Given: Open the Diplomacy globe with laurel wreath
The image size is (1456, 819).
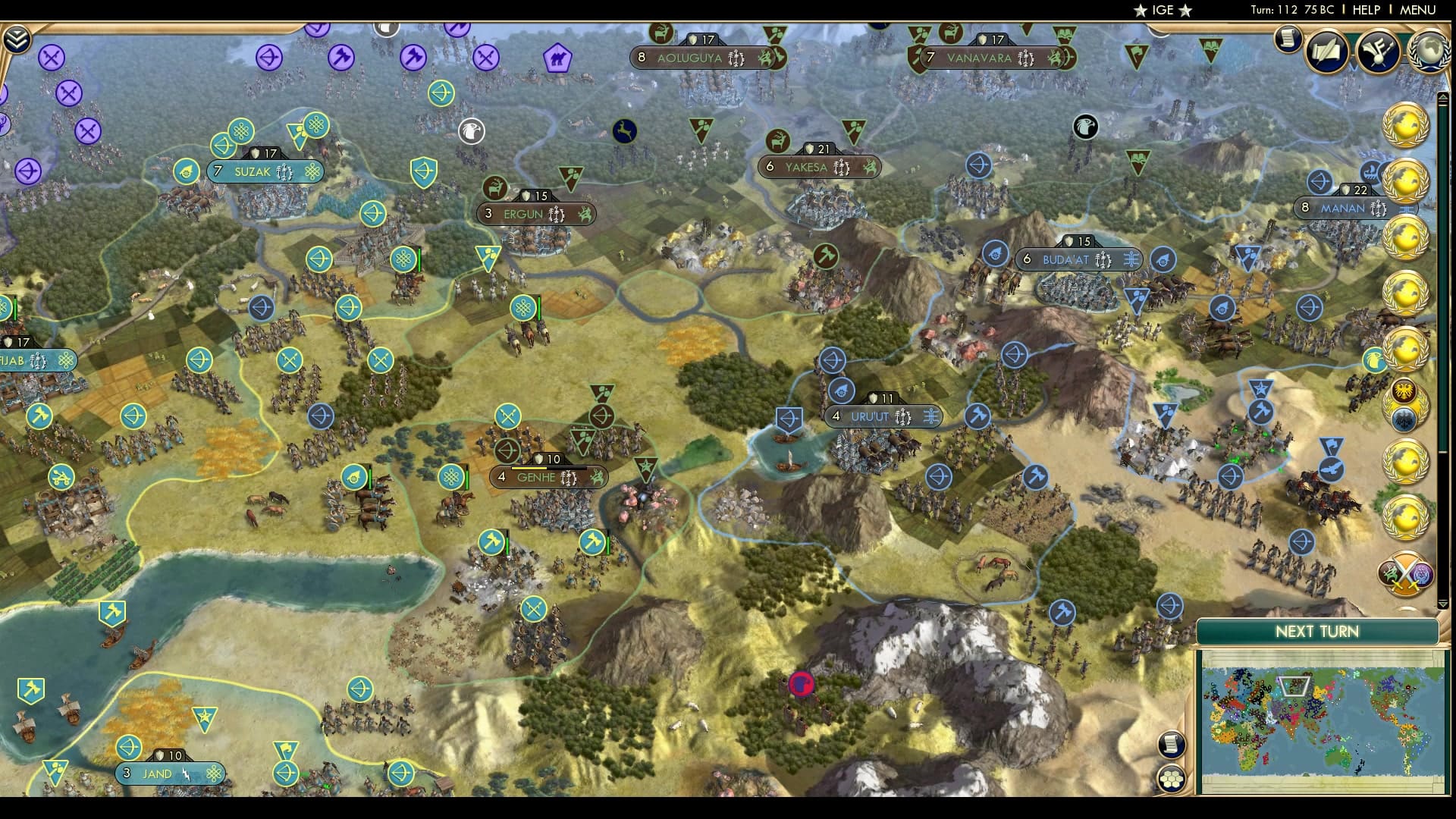Looking at the screenshot, I should tap(1428, 50).
